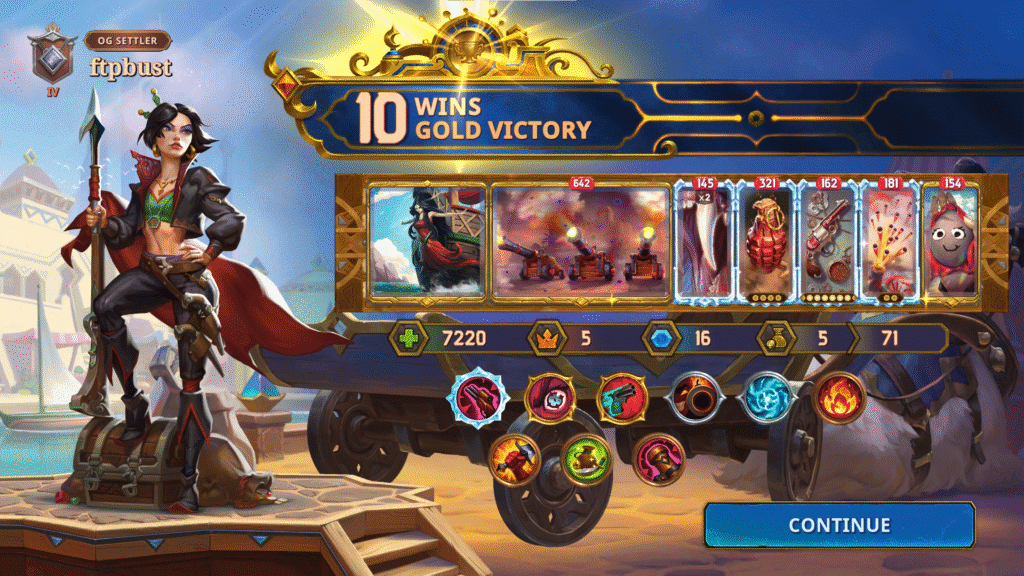The image size is (1024, 576).
Task: Pick the smiling rock item card
Action: (948, 242)
